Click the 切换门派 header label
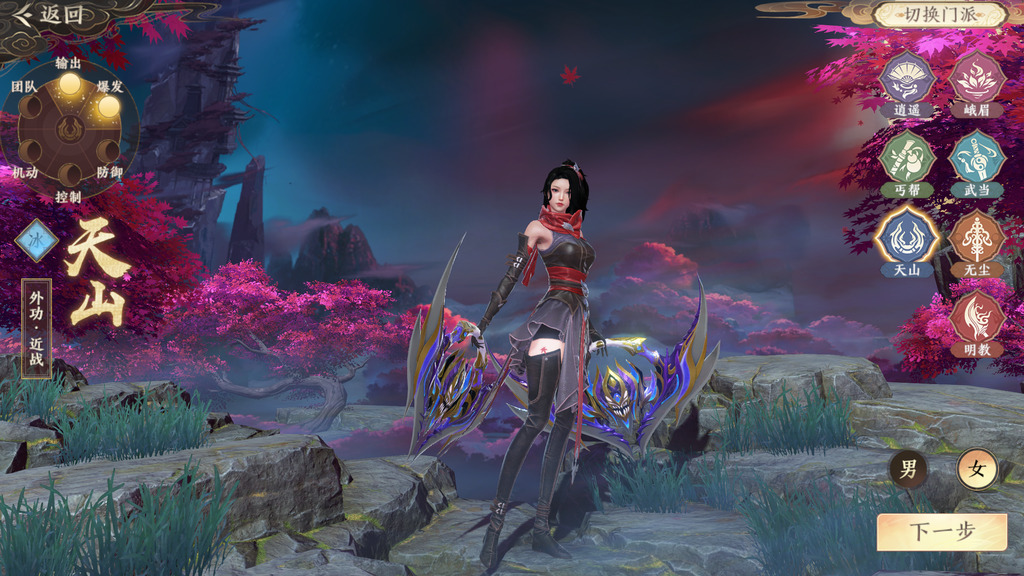The image size is (1024, 576). [x=939, y=15]
